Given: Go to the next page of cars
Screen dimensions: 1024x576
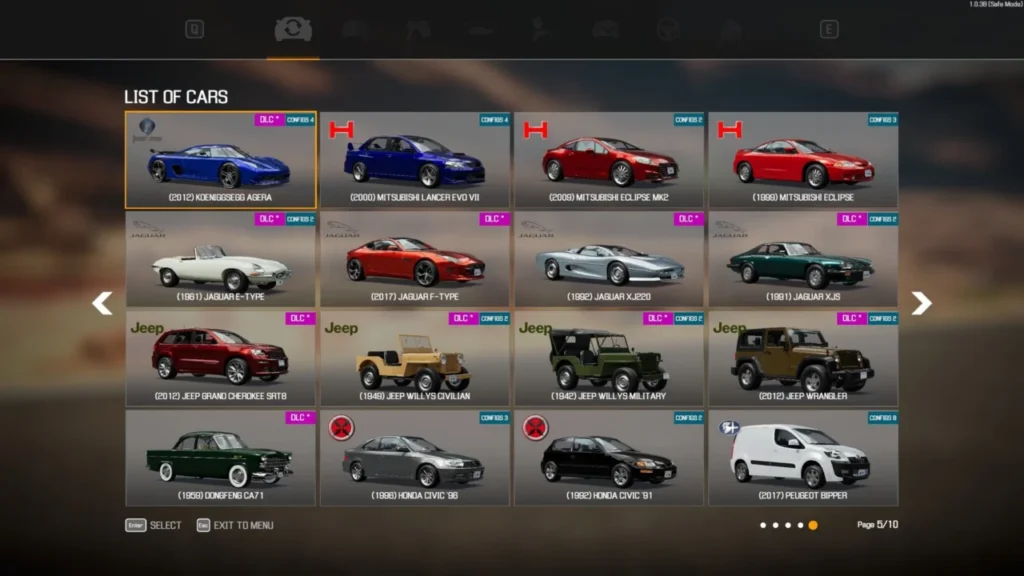Looking at the screenshot, I should click(x=921, y=303).
